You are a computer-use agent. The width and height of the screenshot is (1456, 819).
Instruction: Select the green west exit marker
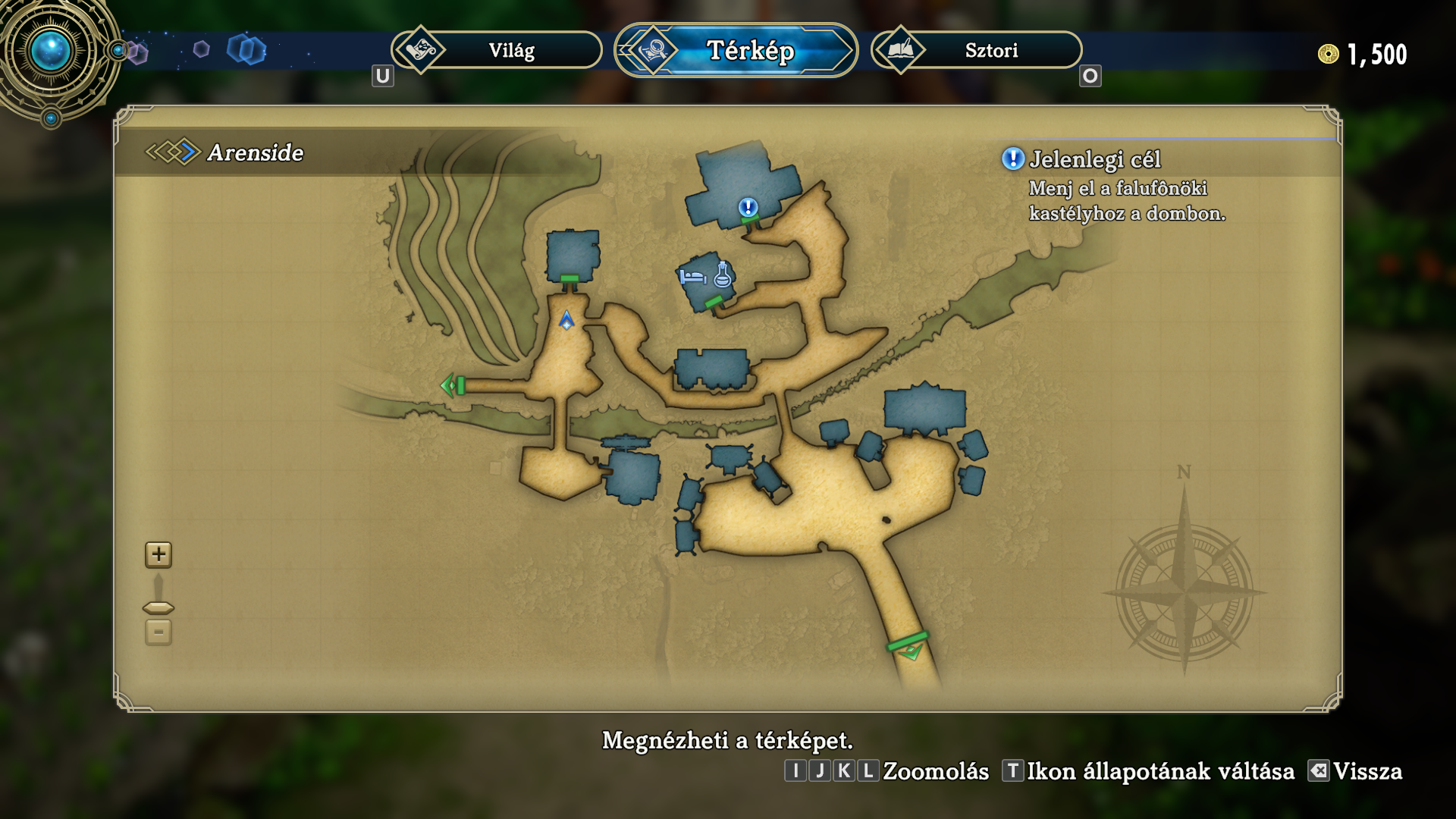(452, 385)
